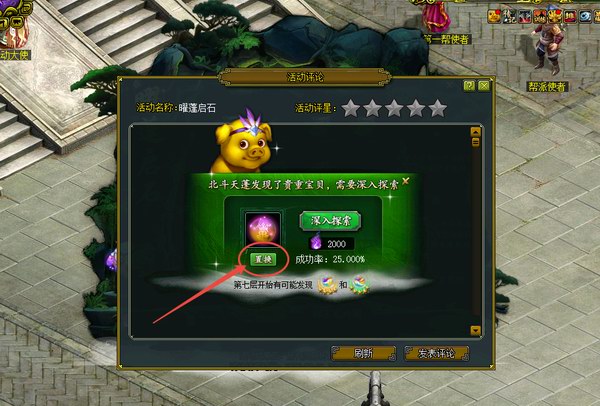Image resolution: width=600 pixels, height=406 pixels.
Task: Select the purple gem item slot
Action: [x=263, y=227]
